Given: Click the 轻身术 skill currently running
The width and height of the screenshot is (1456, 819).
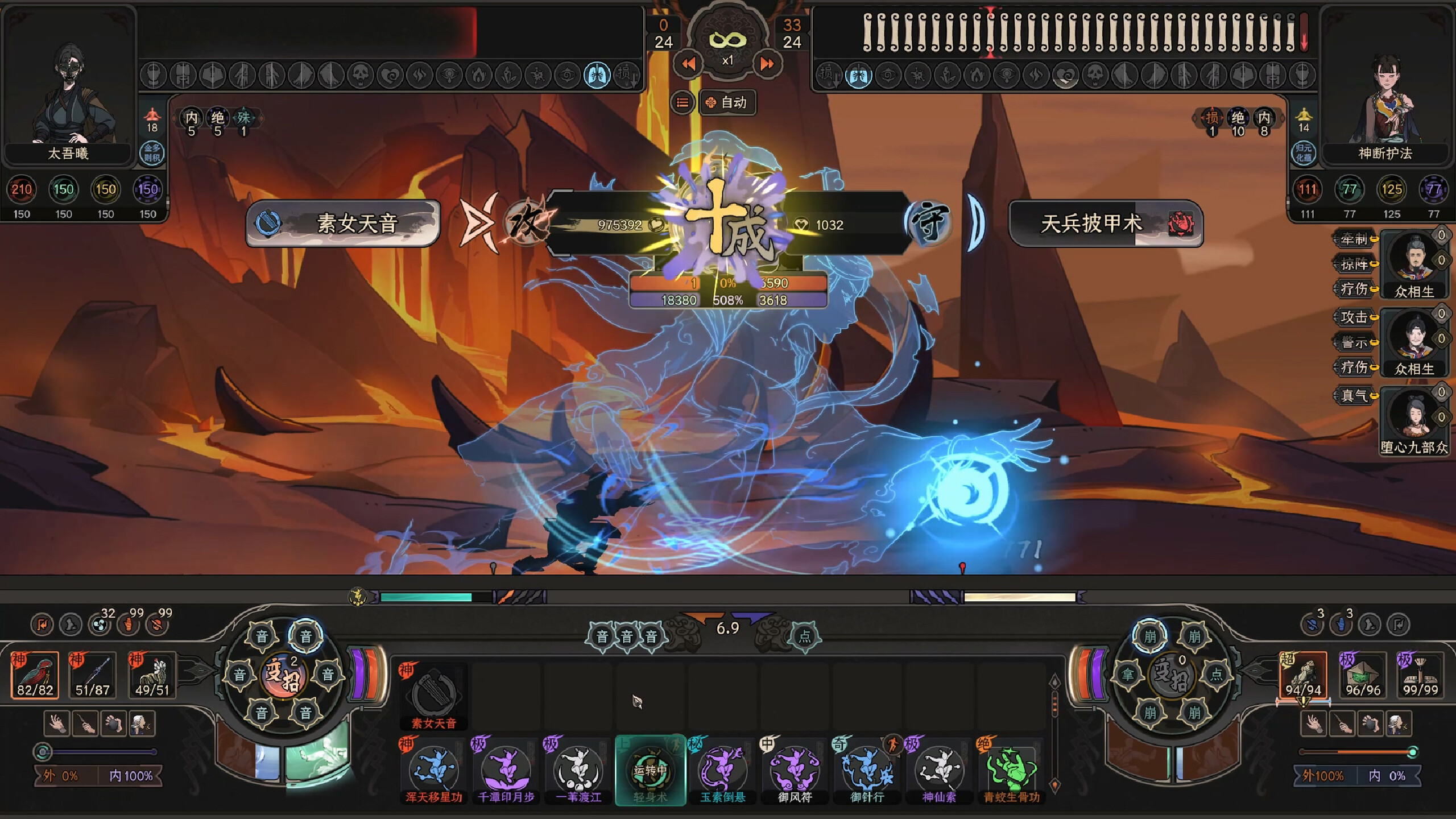Looking at the screenshot, I should pyautogui.click(x=650, y=770).
